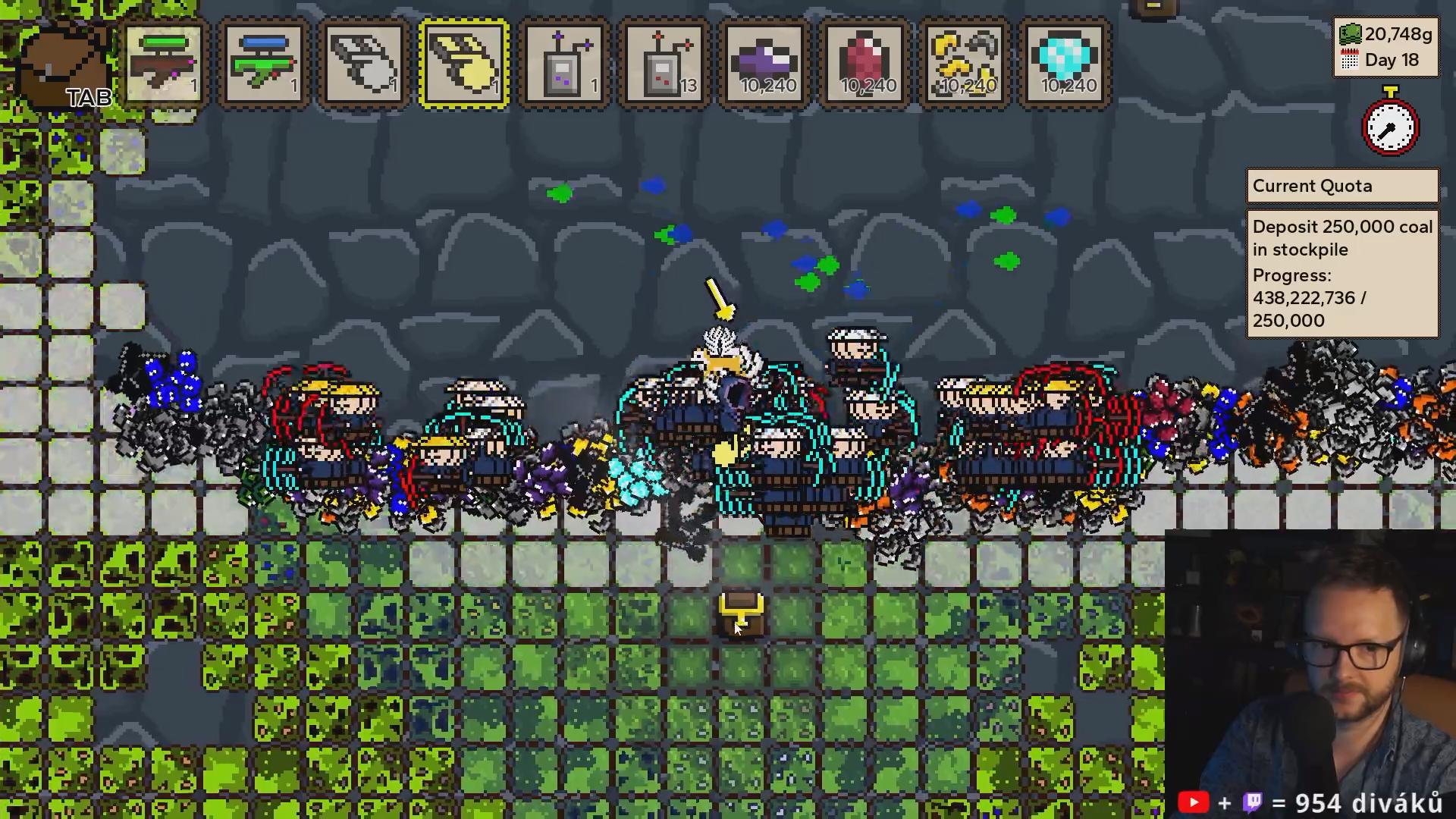Select the red ruby gem stack
The height and width of the screenshot is (819, 1456).
tap(864, 64)
